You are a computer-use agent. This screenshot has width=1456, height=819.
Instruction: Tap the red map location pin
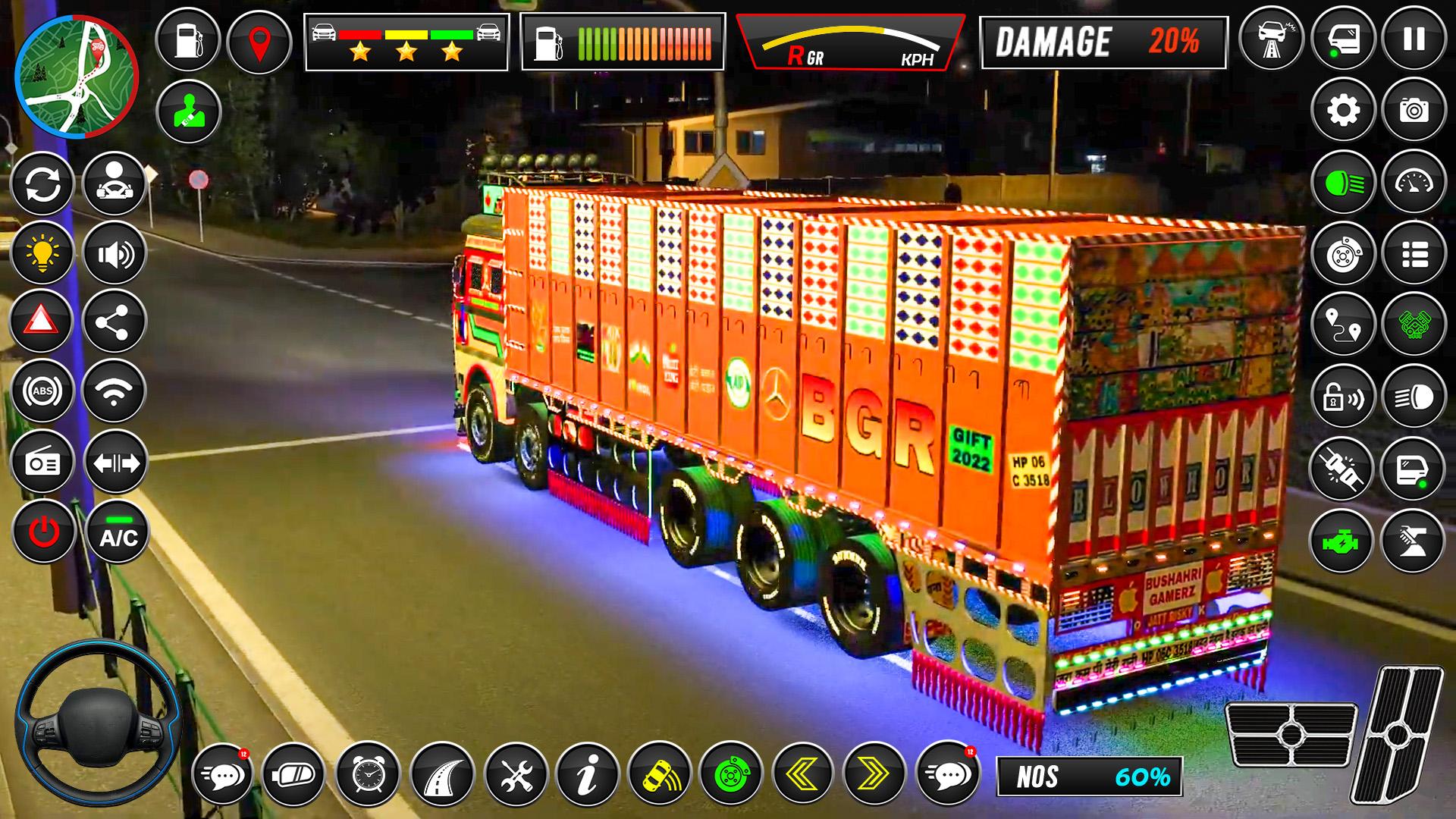[x=259, y=40]
